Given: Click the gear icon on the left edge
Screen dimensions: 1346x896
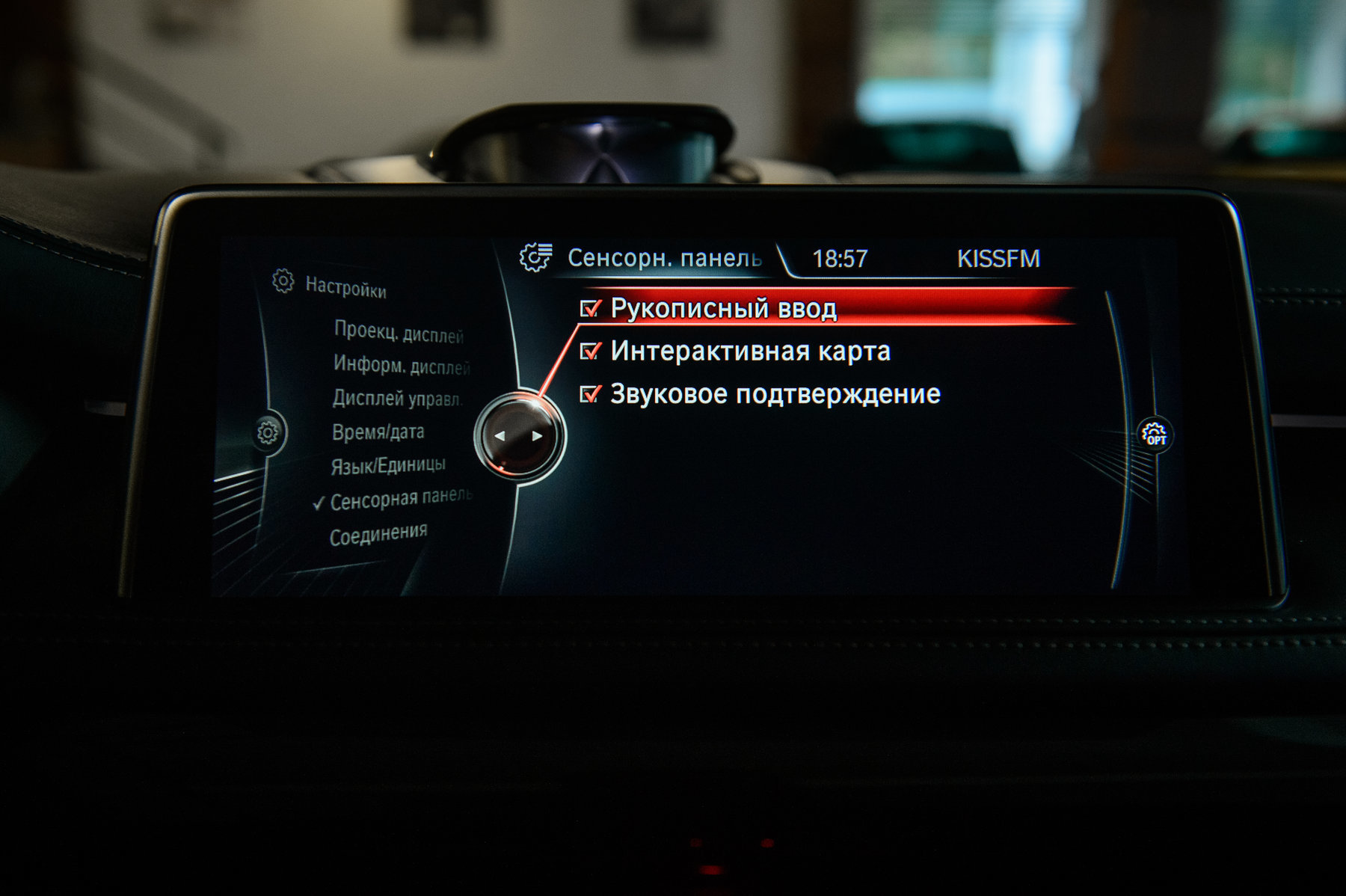Looking at the screenshot, I should click(268, 432).
